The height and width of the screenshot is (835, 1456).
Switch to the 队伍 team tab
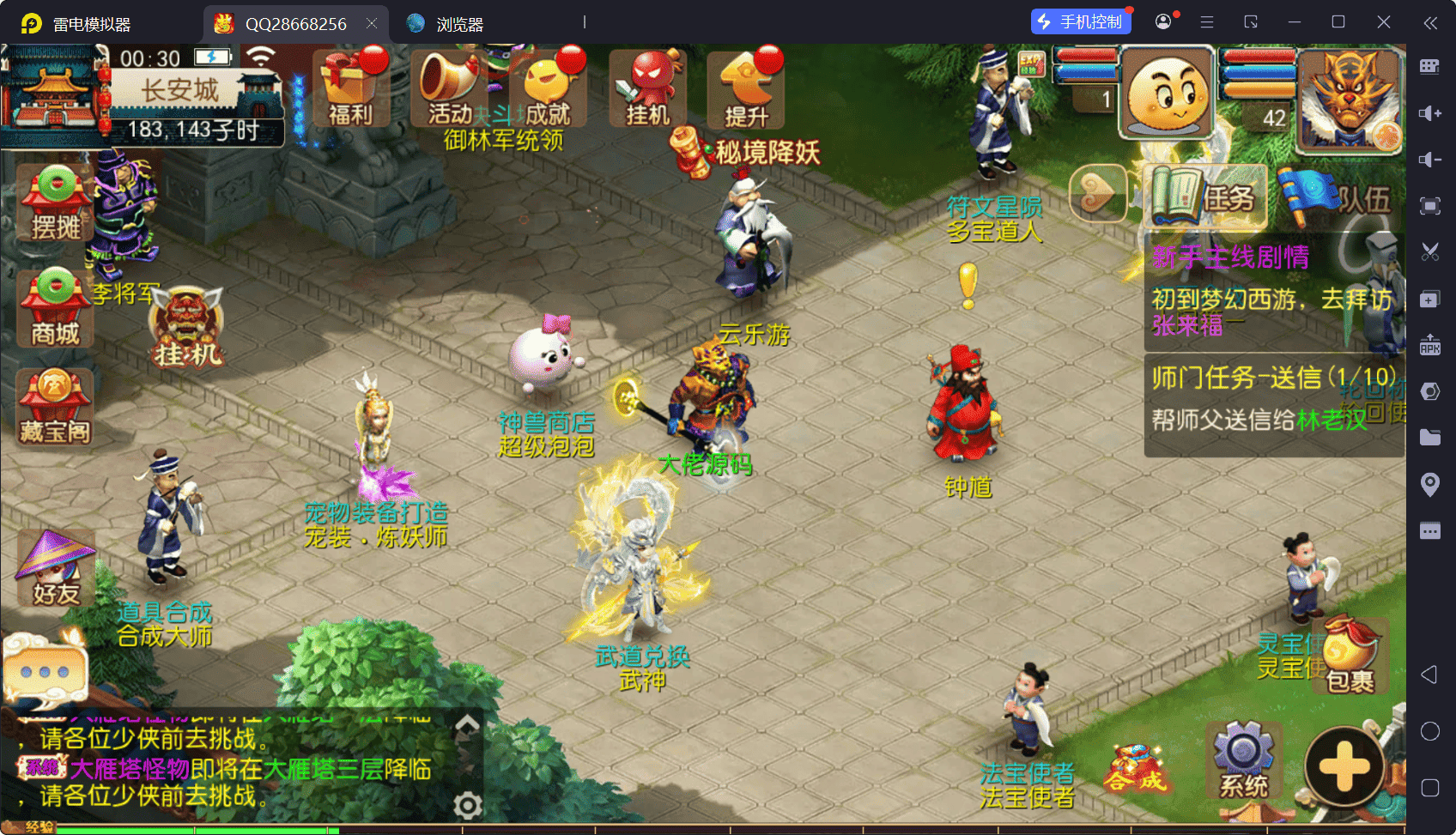pos(1336,198)
